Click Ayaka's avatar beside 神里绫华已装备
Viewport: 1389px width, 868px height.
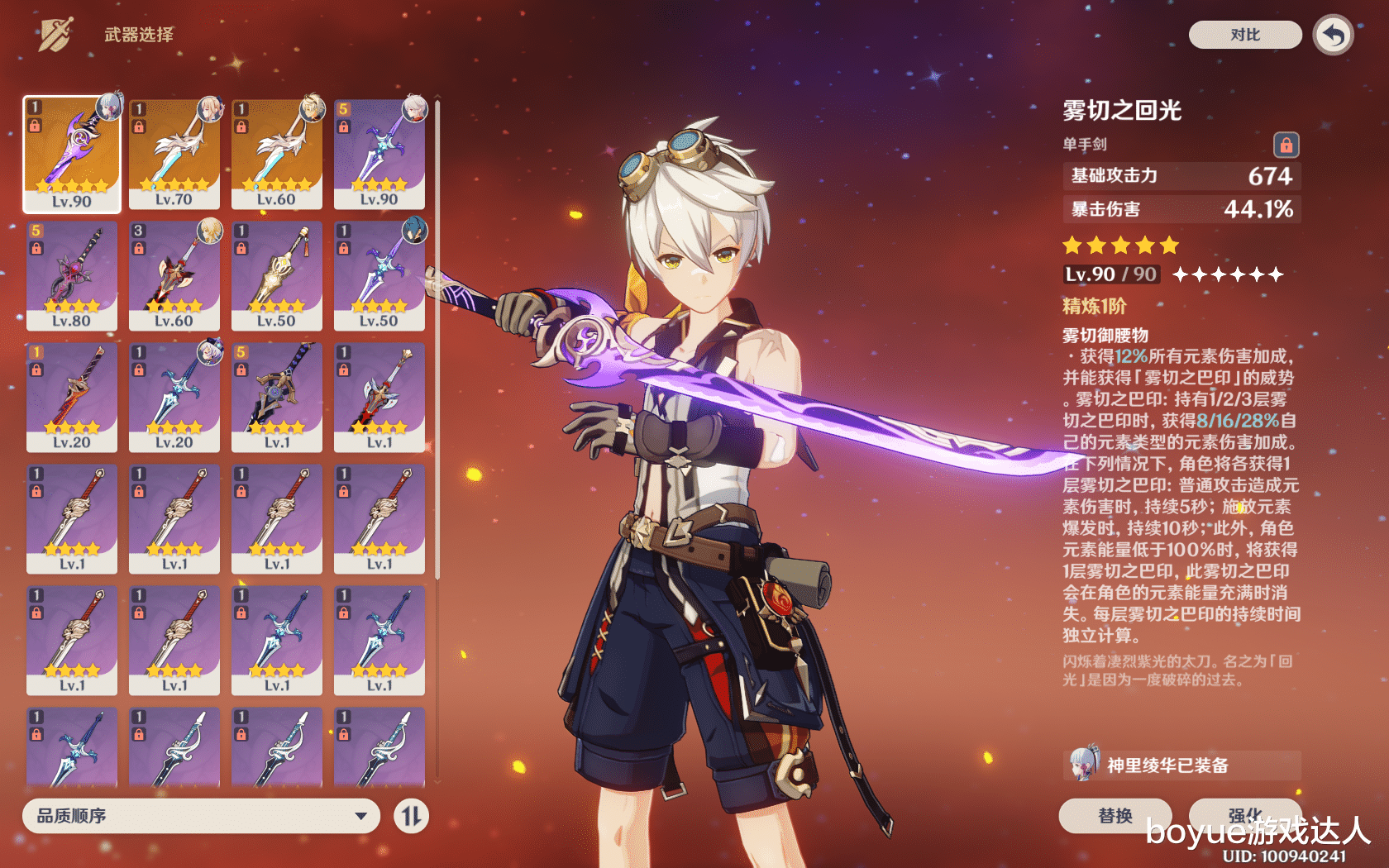point(1083,765)
